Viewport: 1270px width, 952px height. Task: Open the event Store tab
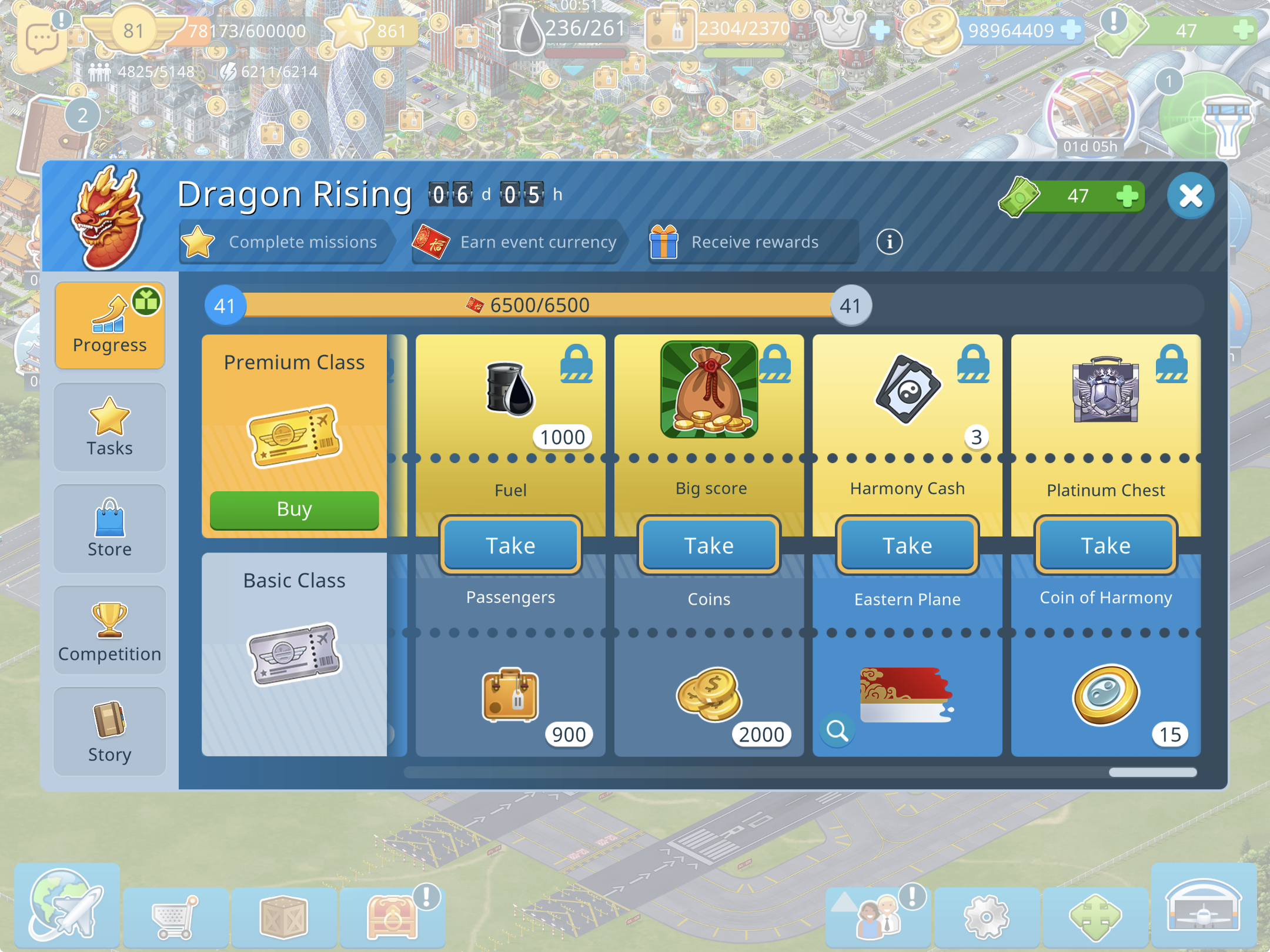tap(109, 528)
